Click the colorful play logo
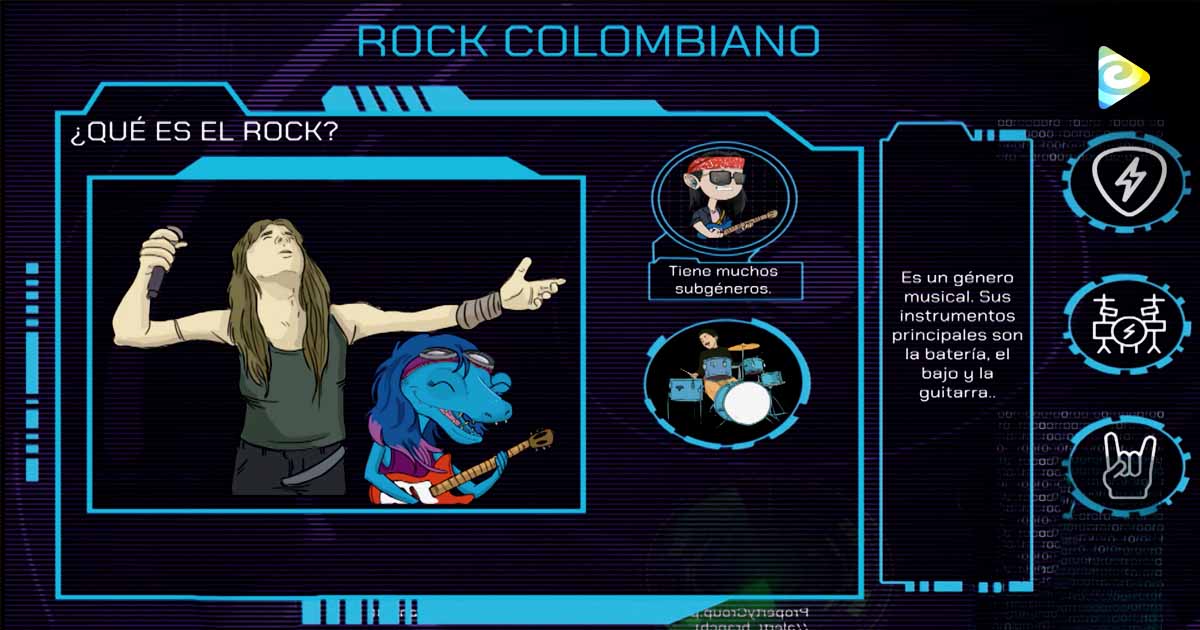Image resolution: width=1200 pixels, height=630 pixels. 1122,77
